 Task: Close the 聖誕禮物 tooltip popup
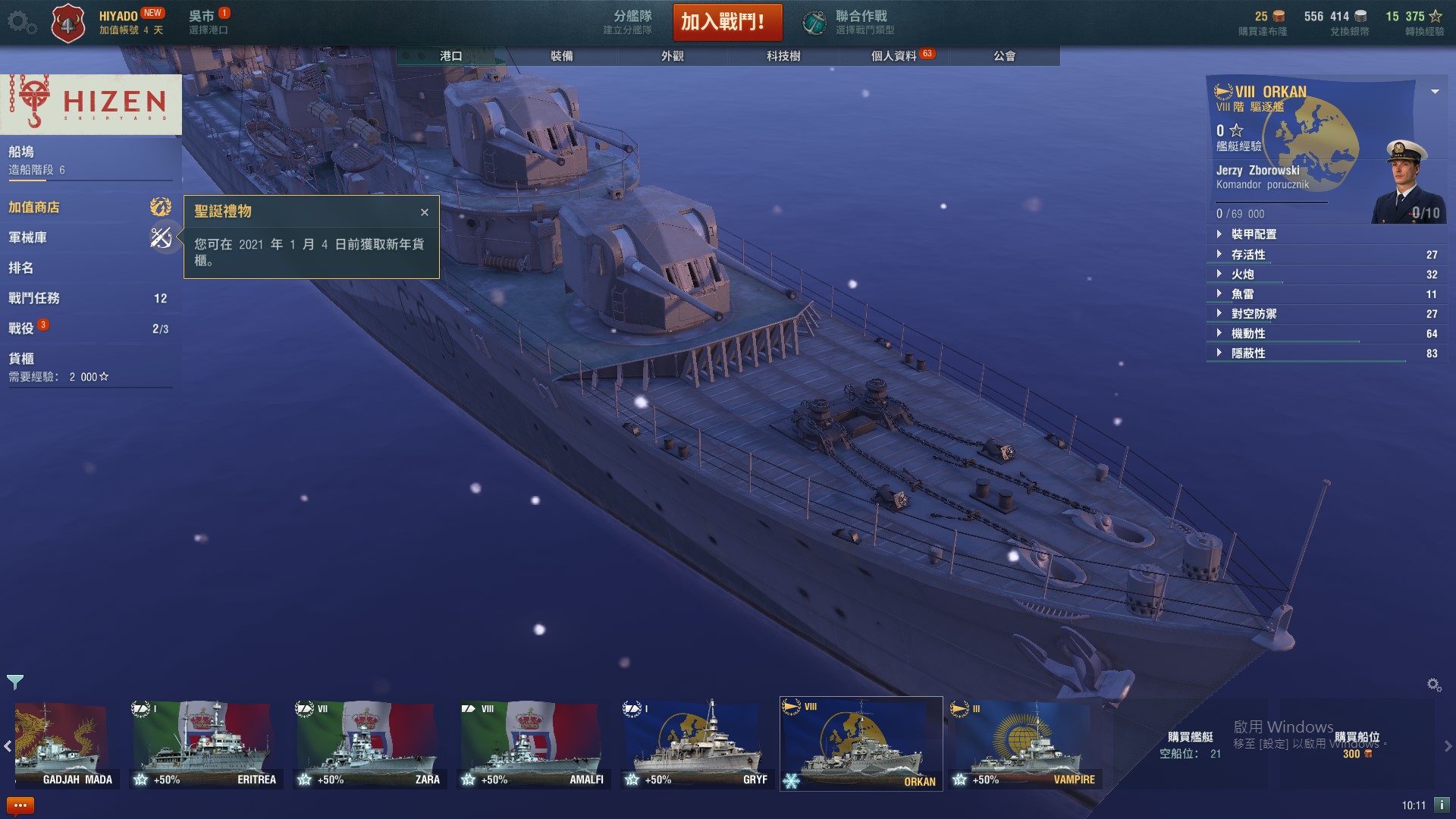pyautogui.click(x=425, y=212)
